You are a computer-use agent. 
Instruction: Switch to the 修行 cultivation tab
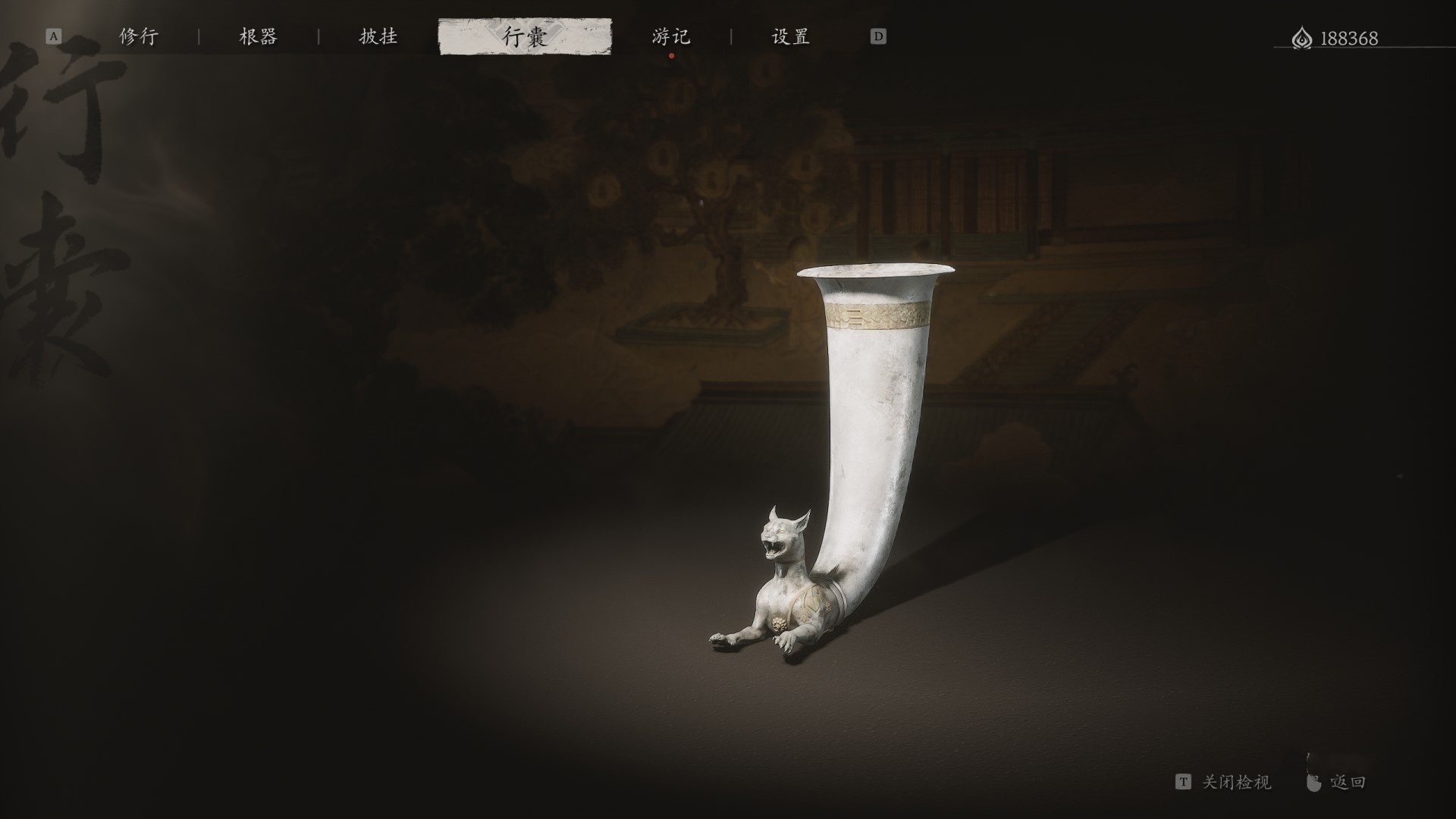(139, 36)
